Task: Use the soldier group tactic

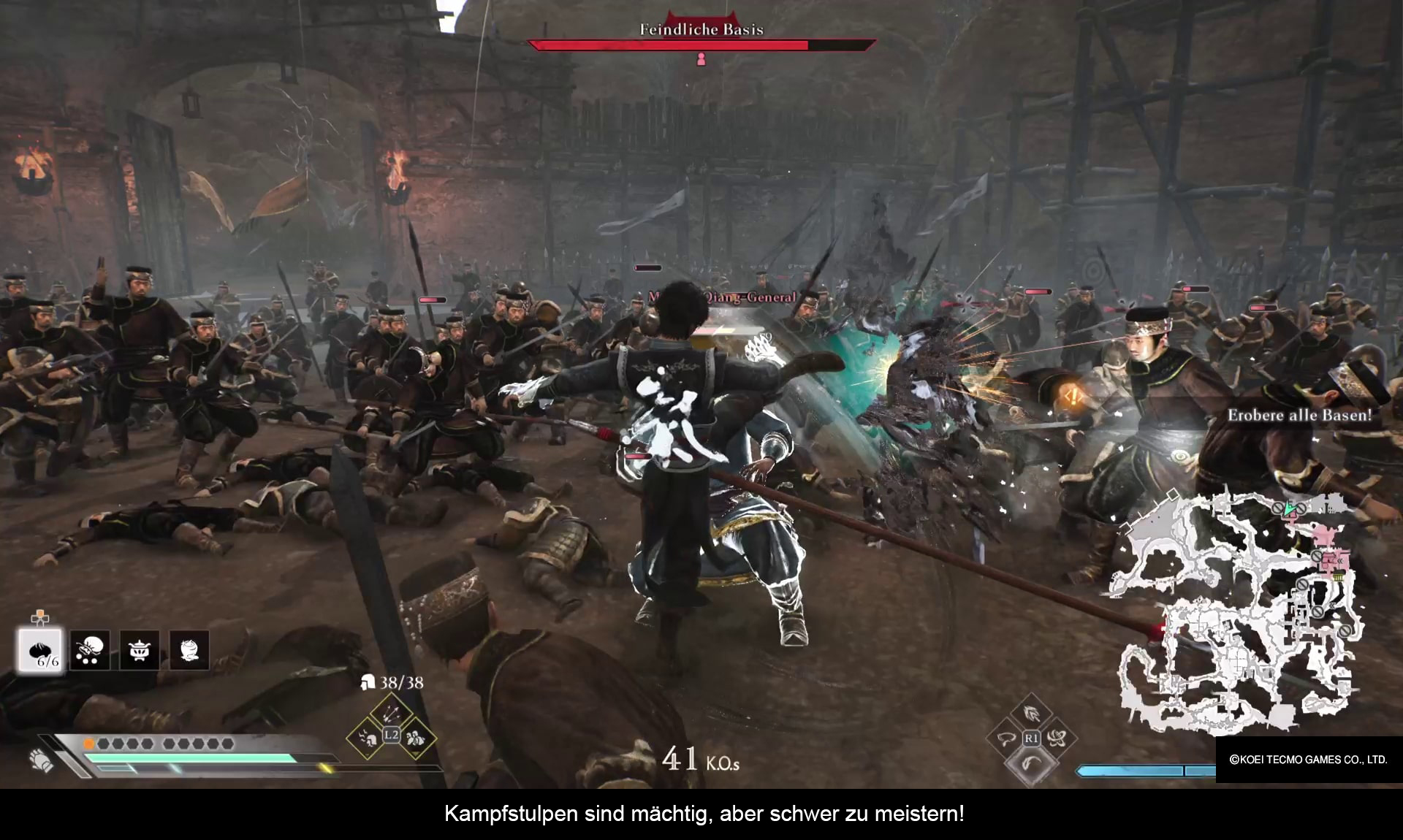Action: (x=415, y=738)
